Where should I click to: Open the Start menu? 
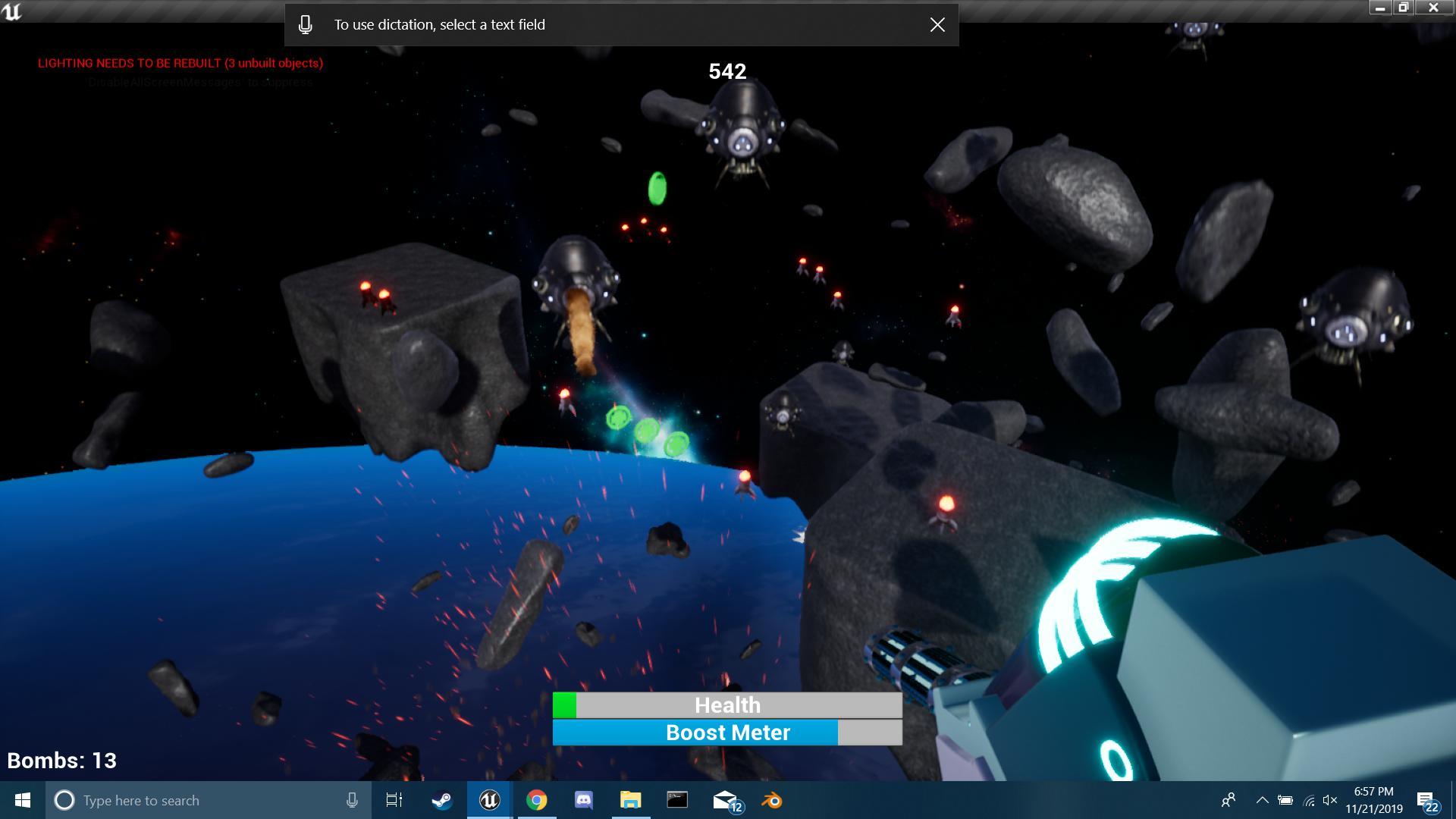[22, 800]
